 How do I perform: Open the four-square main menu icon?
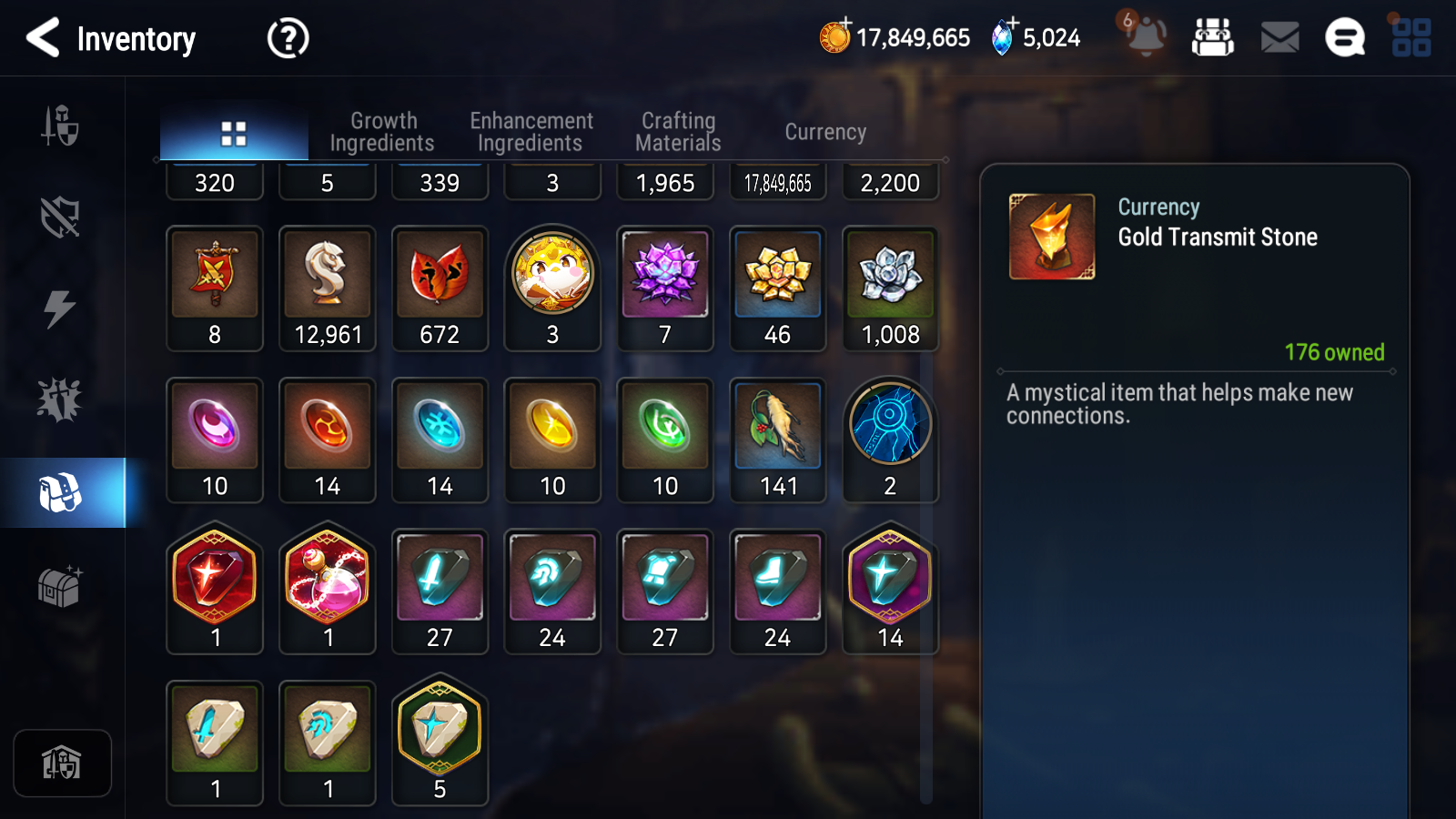1410,38
